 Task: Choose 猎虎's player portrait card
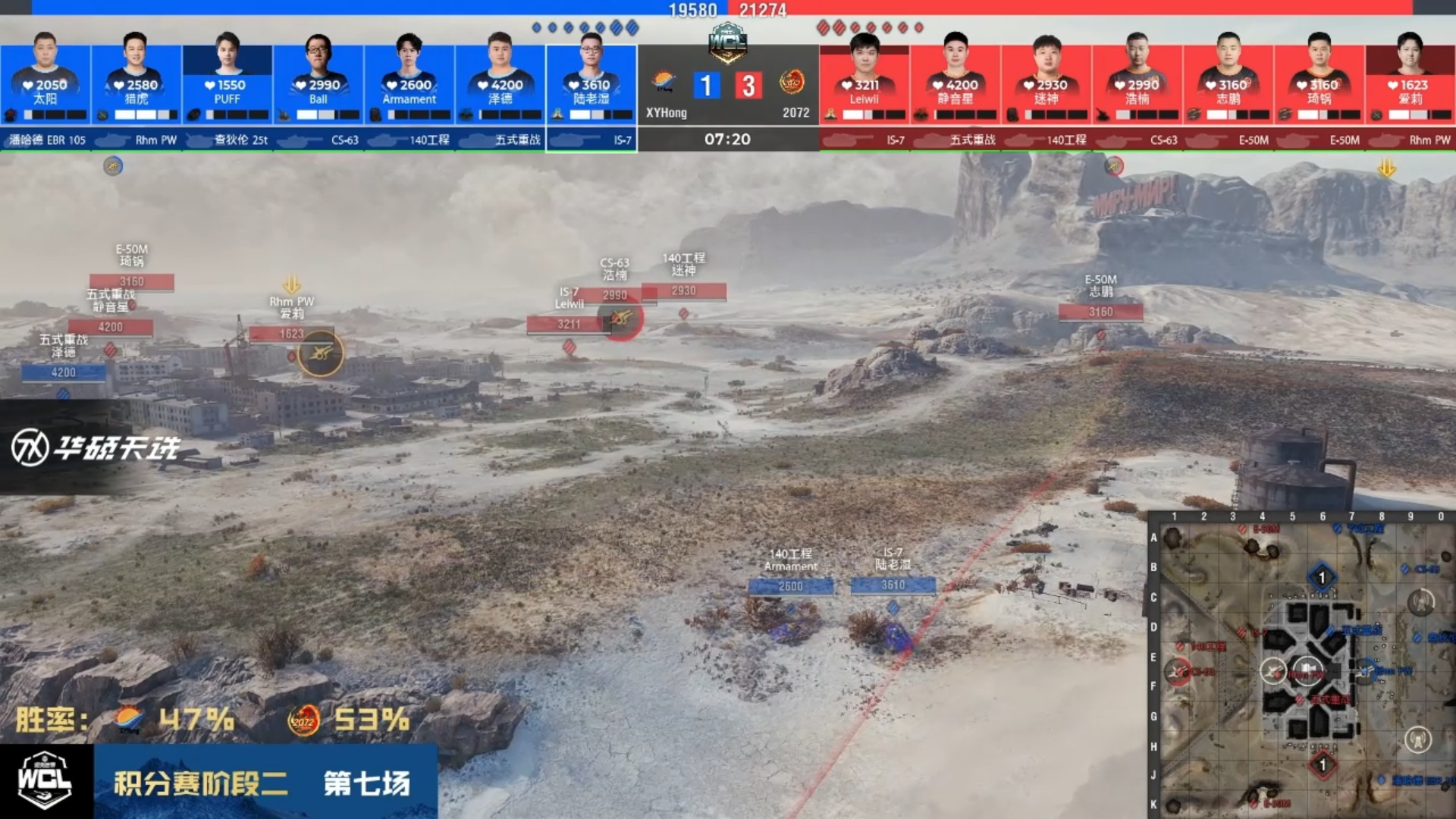(x=136, y=83)
